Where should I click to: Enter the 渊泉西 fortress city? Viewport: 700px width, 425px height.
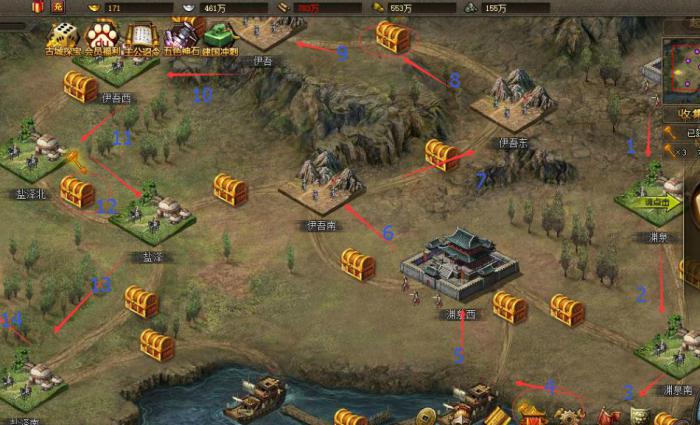(457, 263)
